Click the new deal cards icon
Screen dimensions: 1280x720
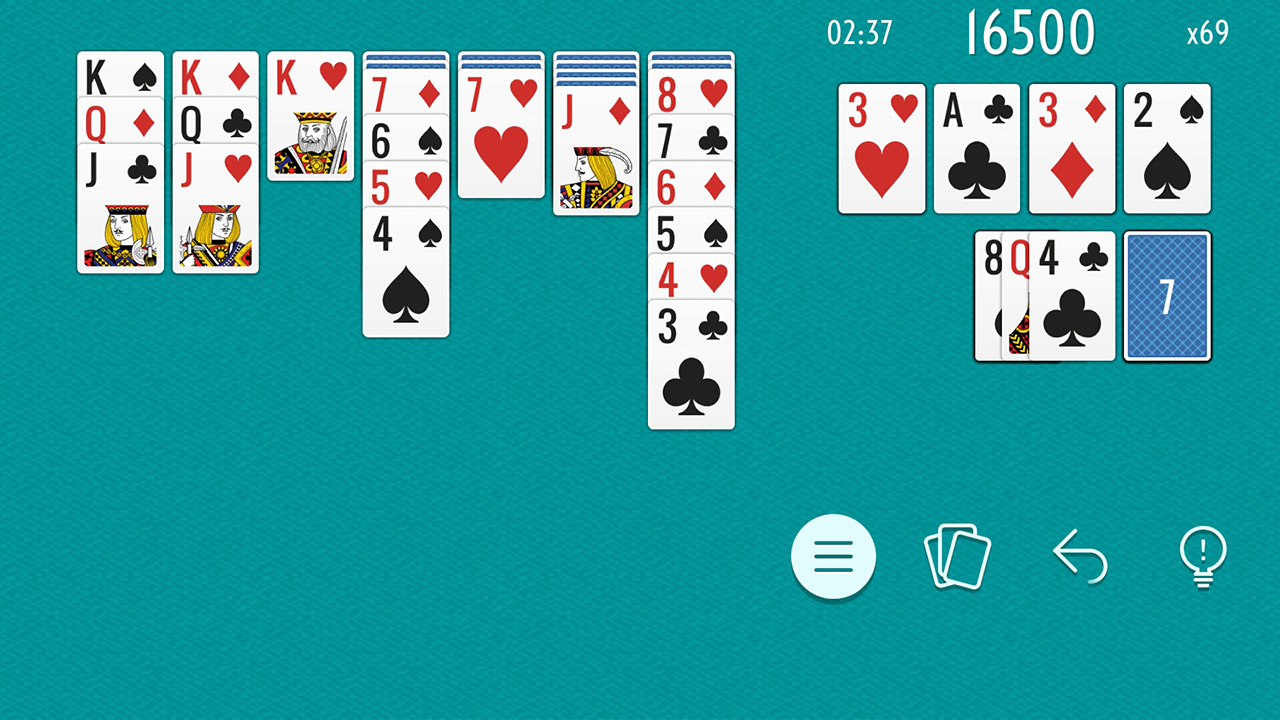pyautogui.click(x=957, y=557)
